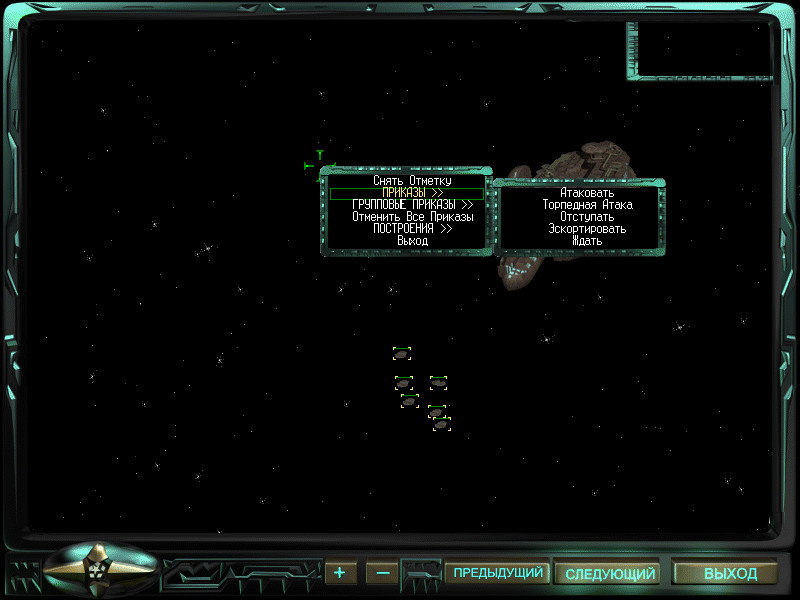
Task: Choose the "Торпедная Атака" order
Action: [x=587, y=205]
